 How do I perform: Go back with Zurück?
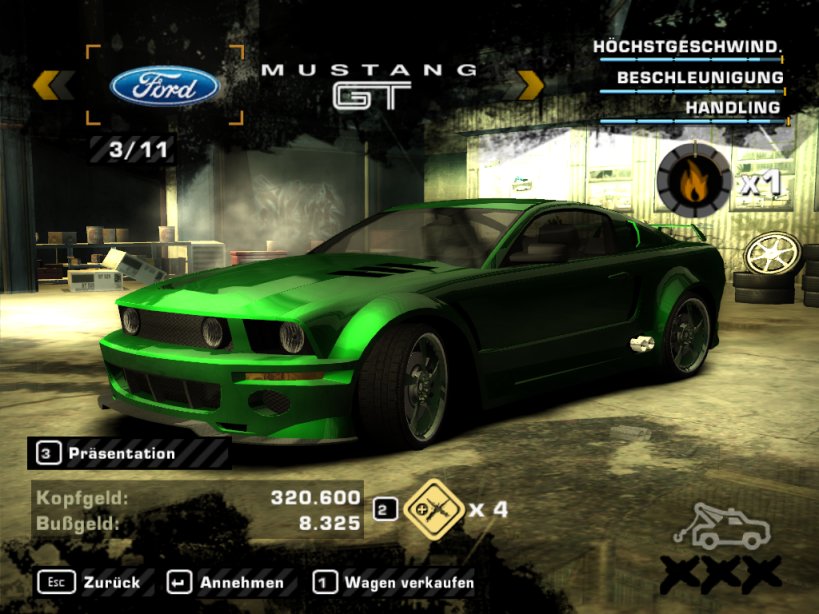pos(90,582)
